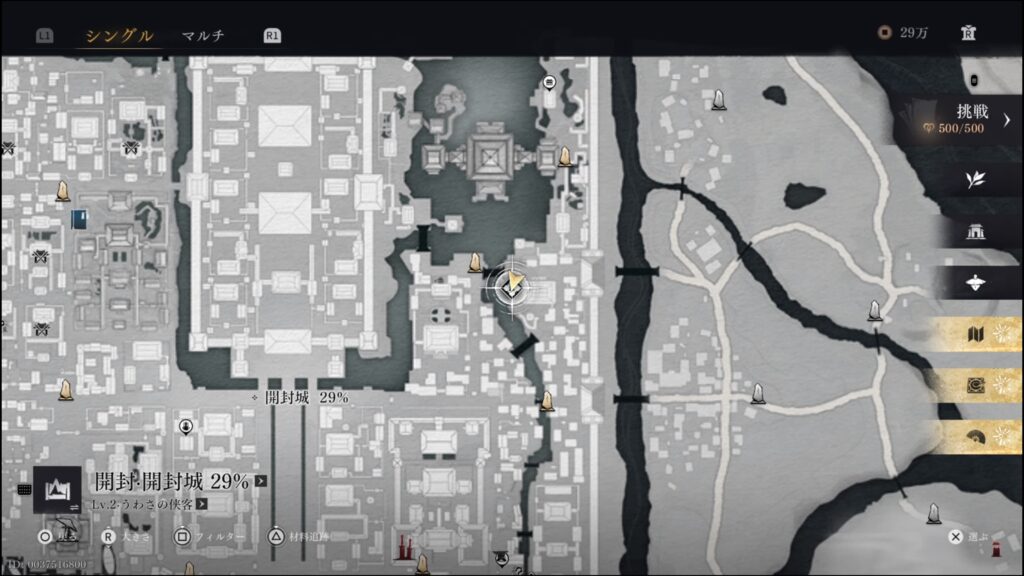This screenshot has height=576, width=1024.
Task: Expand the Lv.2·うわさの侠客 rank info
Action: pyautogui.click(x=152, y=504)
